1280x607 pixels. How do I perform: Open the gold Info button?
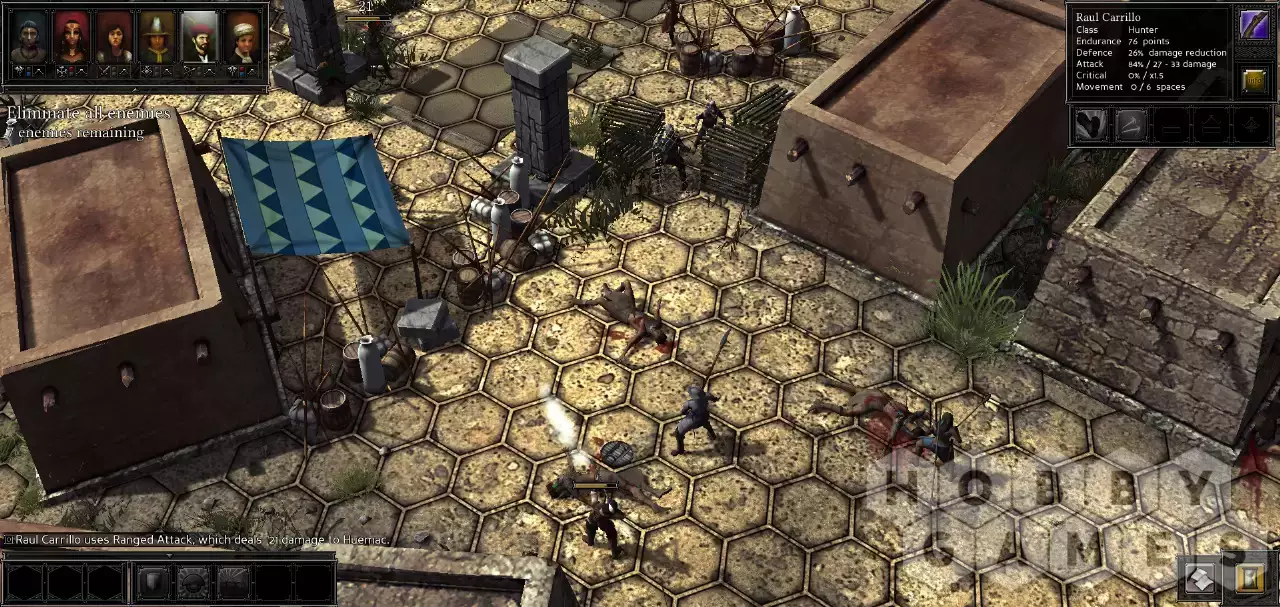coord(1254,80)
